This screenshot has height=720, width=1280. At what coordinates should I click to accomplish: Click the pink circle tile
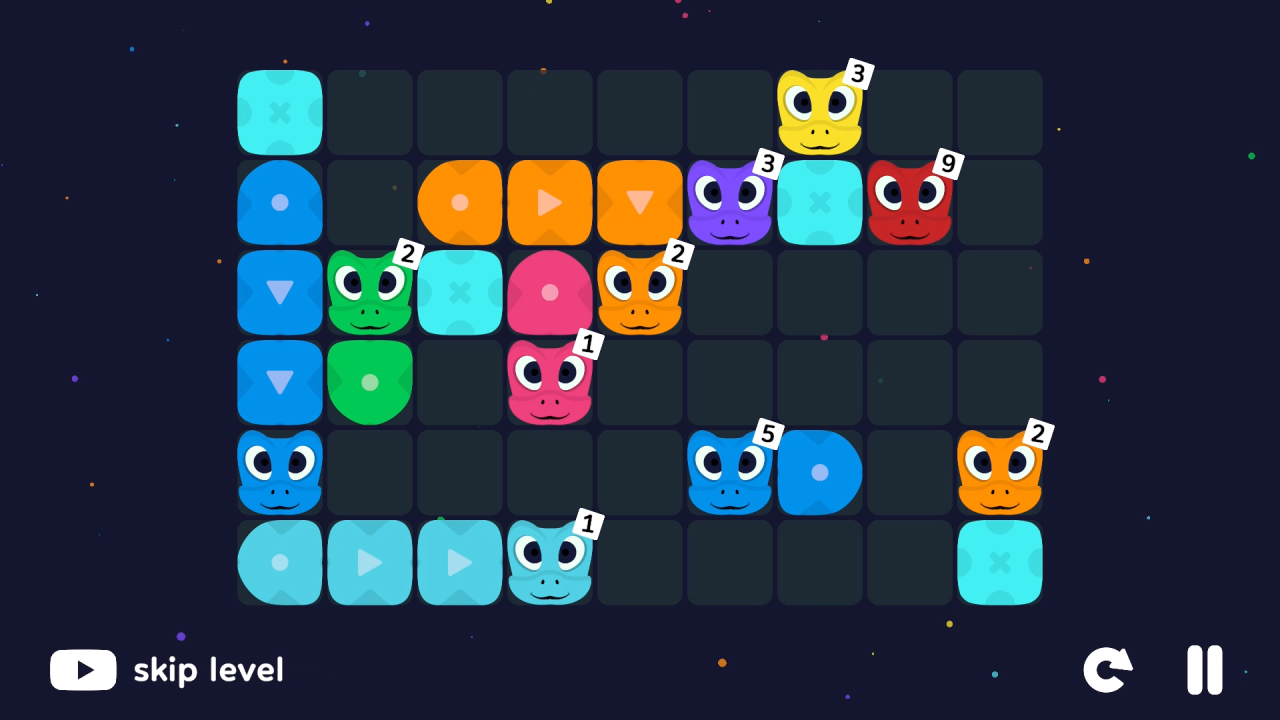(550, 293)
